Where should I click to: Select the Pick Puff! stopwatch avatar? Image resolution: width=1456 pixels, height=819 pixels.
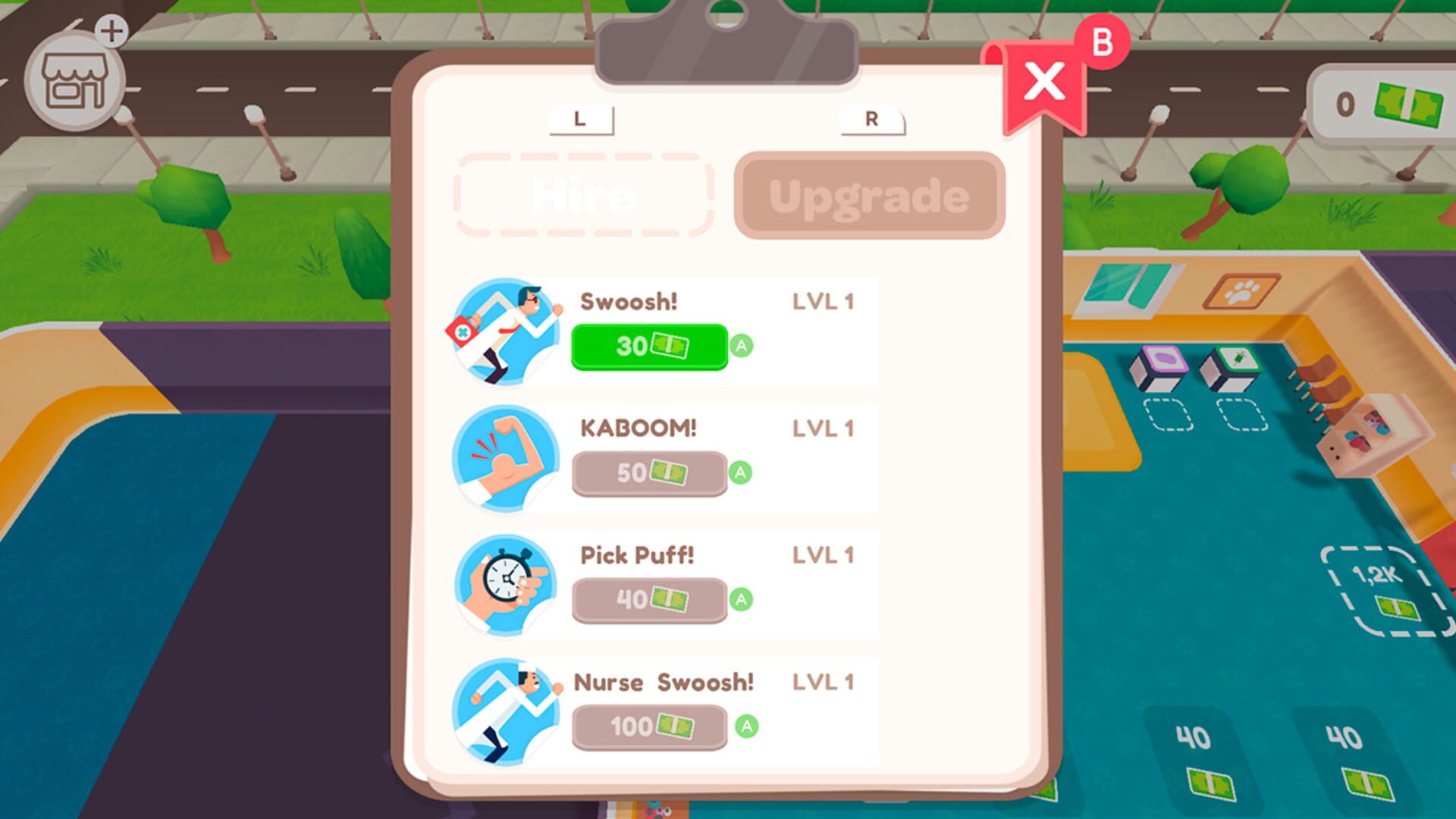coord(507,585)
